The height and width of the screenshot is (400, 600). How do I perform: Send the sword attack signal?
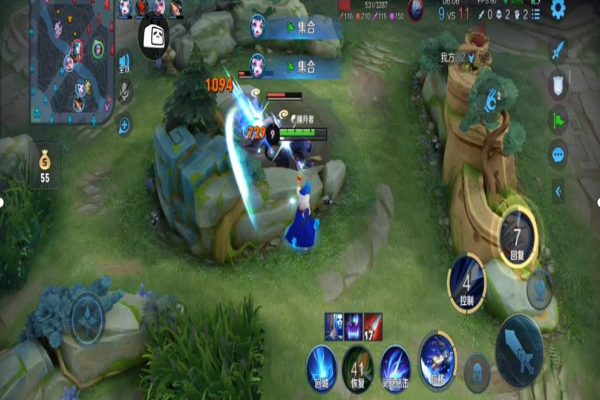[x=558, y=51]
